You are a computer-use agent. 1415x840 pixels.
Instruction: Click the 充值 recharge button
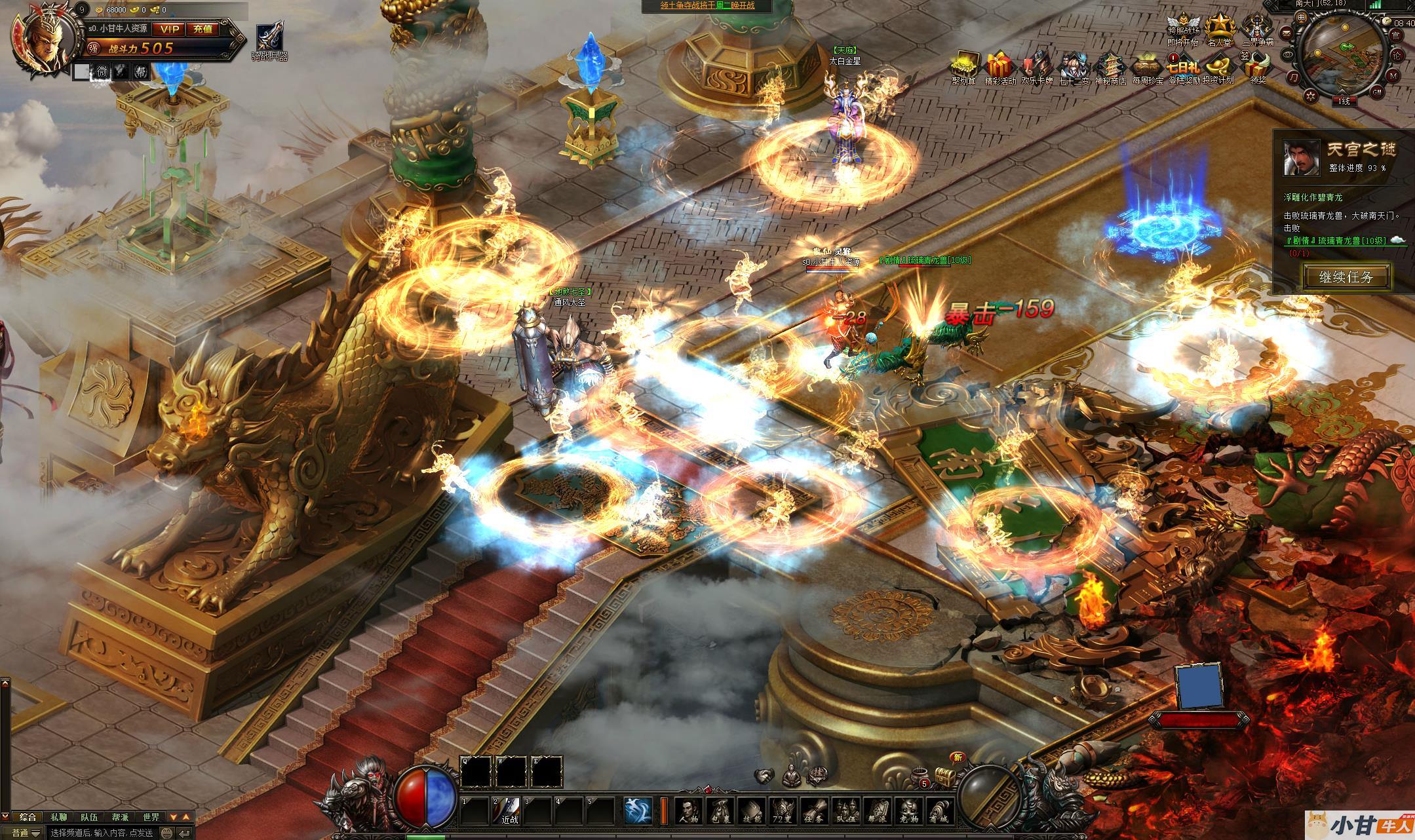click(x=203, y=29)
